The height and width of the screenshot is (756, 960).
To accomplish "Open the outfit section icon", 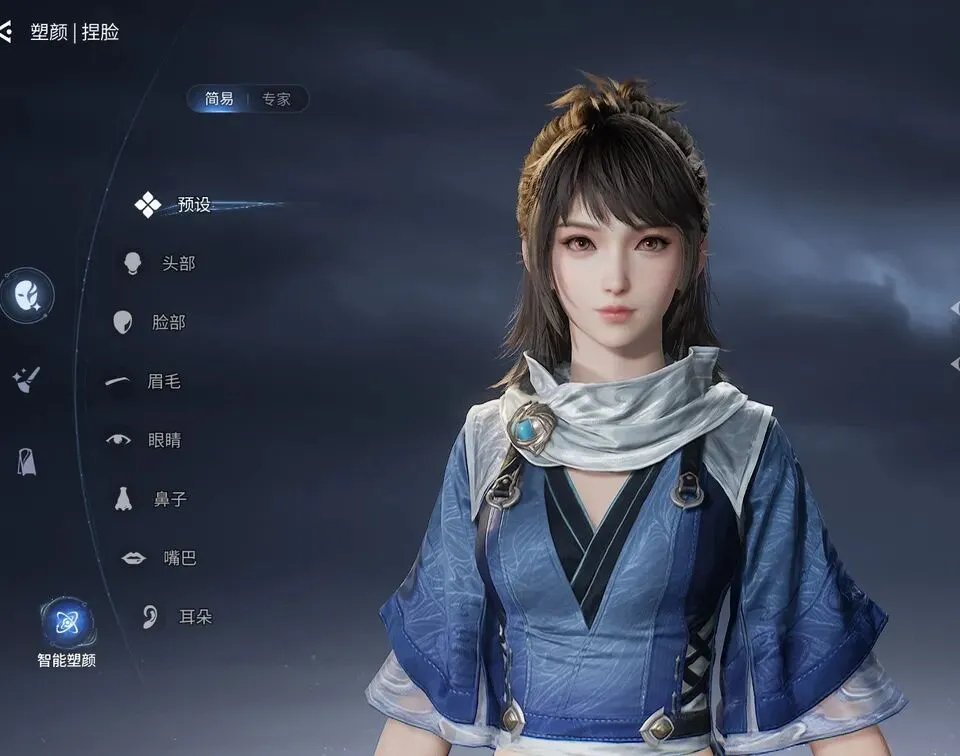I will click(27, 461).
